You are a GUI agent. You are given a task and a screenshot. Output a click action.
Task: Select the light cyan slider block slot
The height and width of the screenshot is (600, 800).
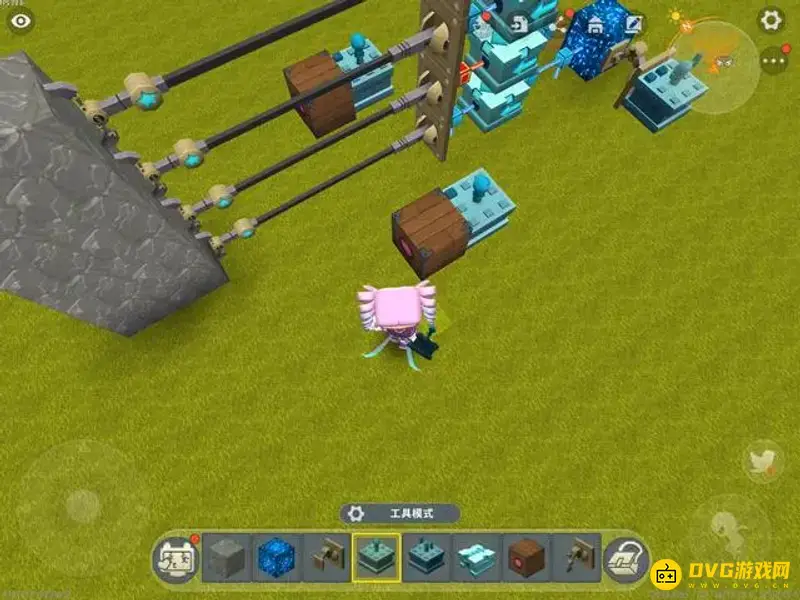click(x=476, y=557)
